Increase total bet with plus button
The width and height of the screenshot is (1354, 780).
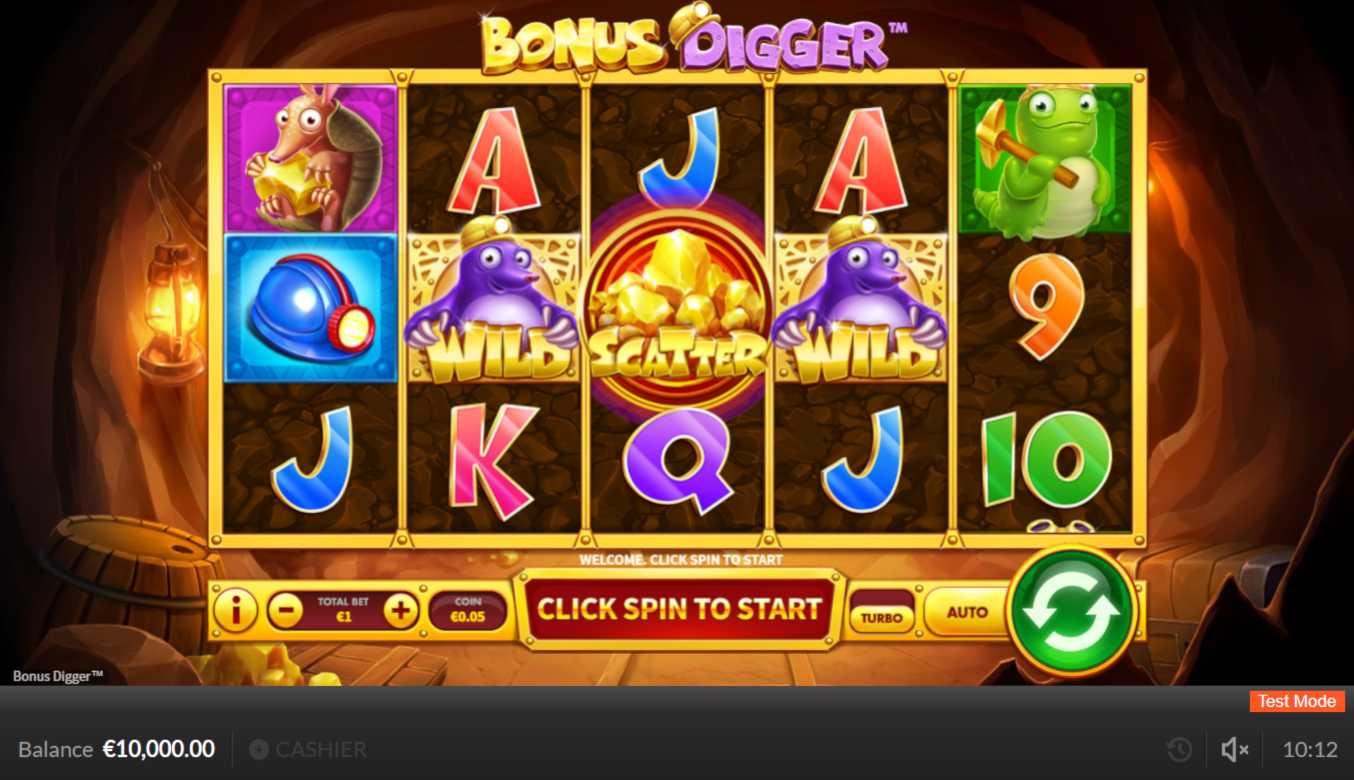400,610
